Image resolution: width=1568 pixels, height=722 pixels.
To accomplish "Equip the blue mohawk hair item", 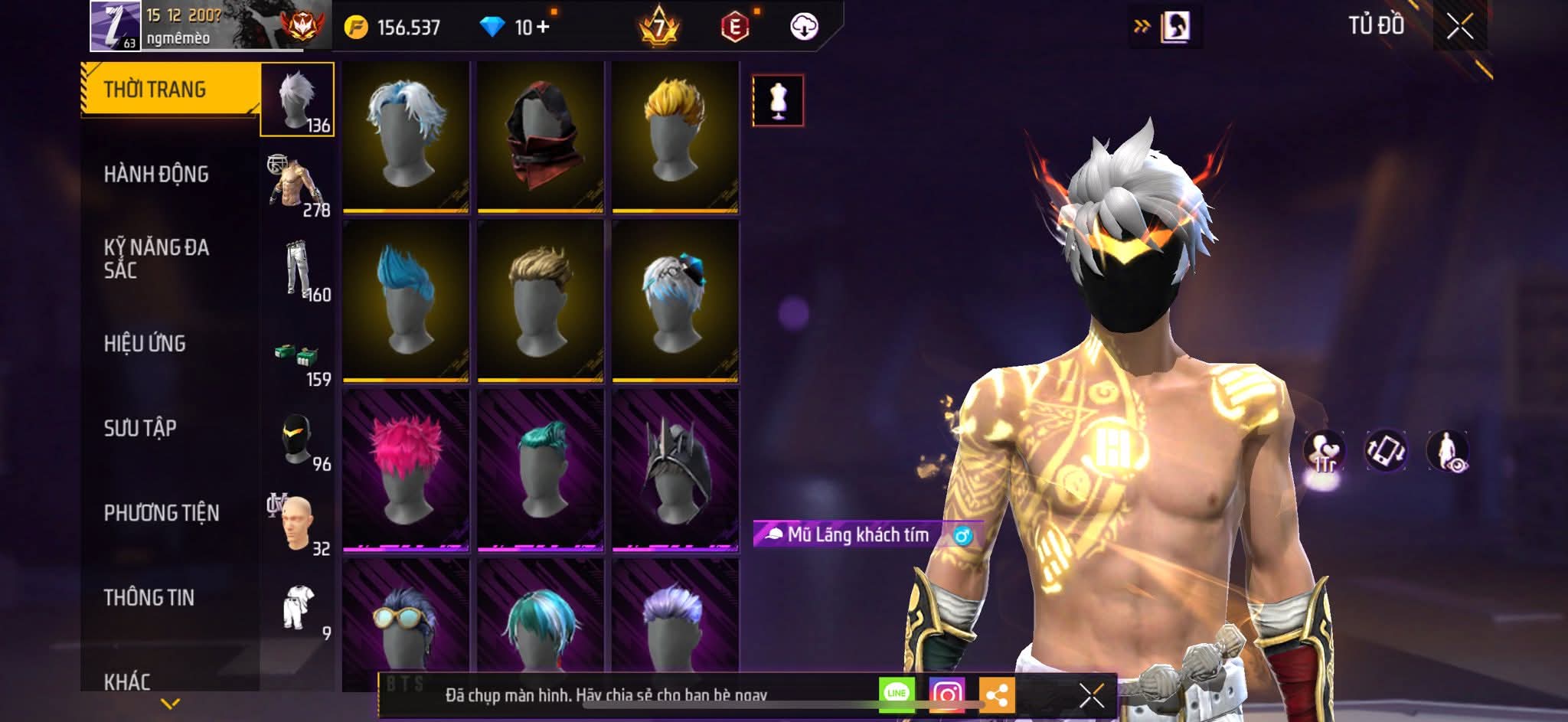I will [406, 301].
